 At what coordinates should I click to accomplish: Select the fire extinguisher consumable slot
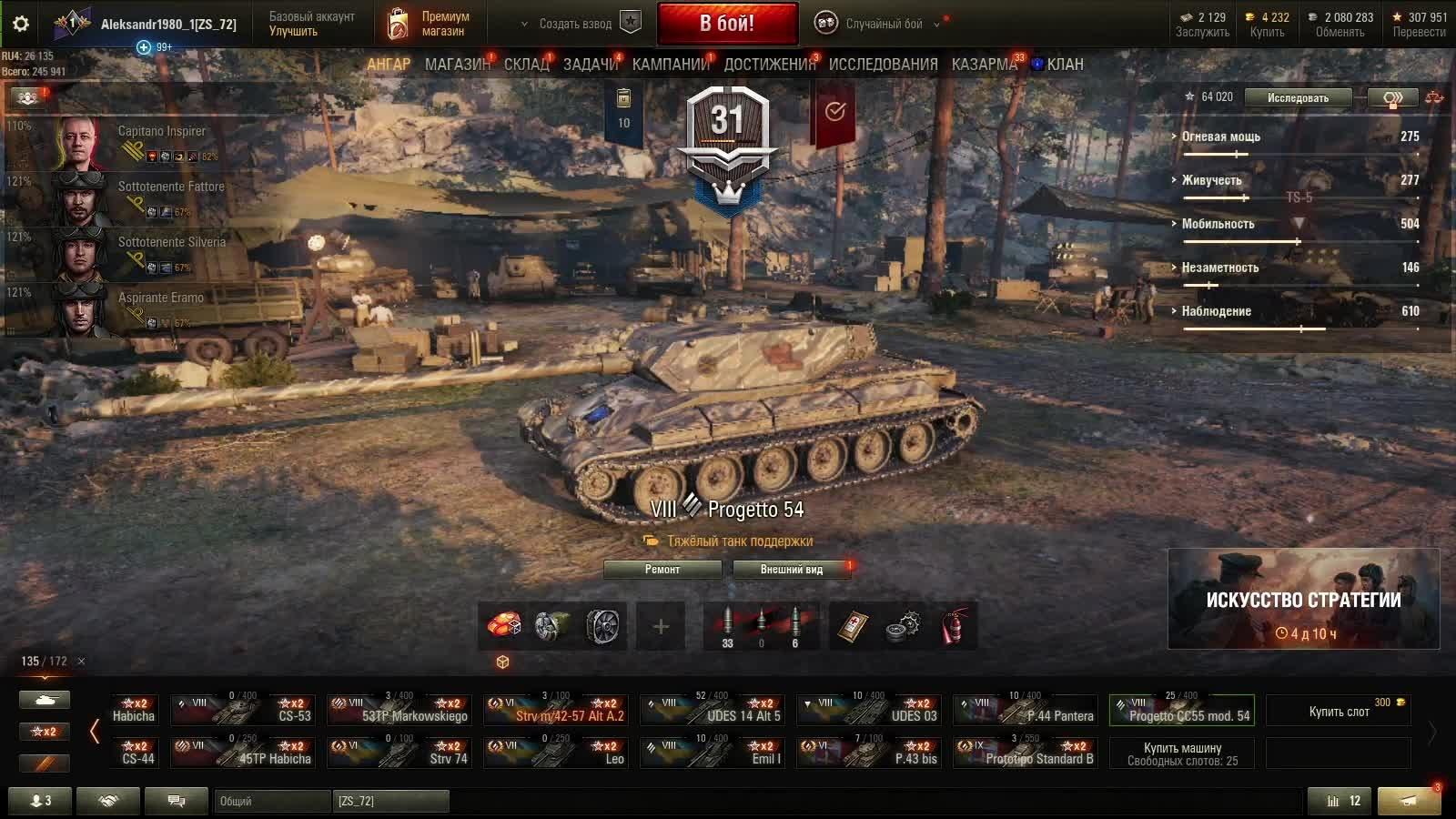click(953, 626)
